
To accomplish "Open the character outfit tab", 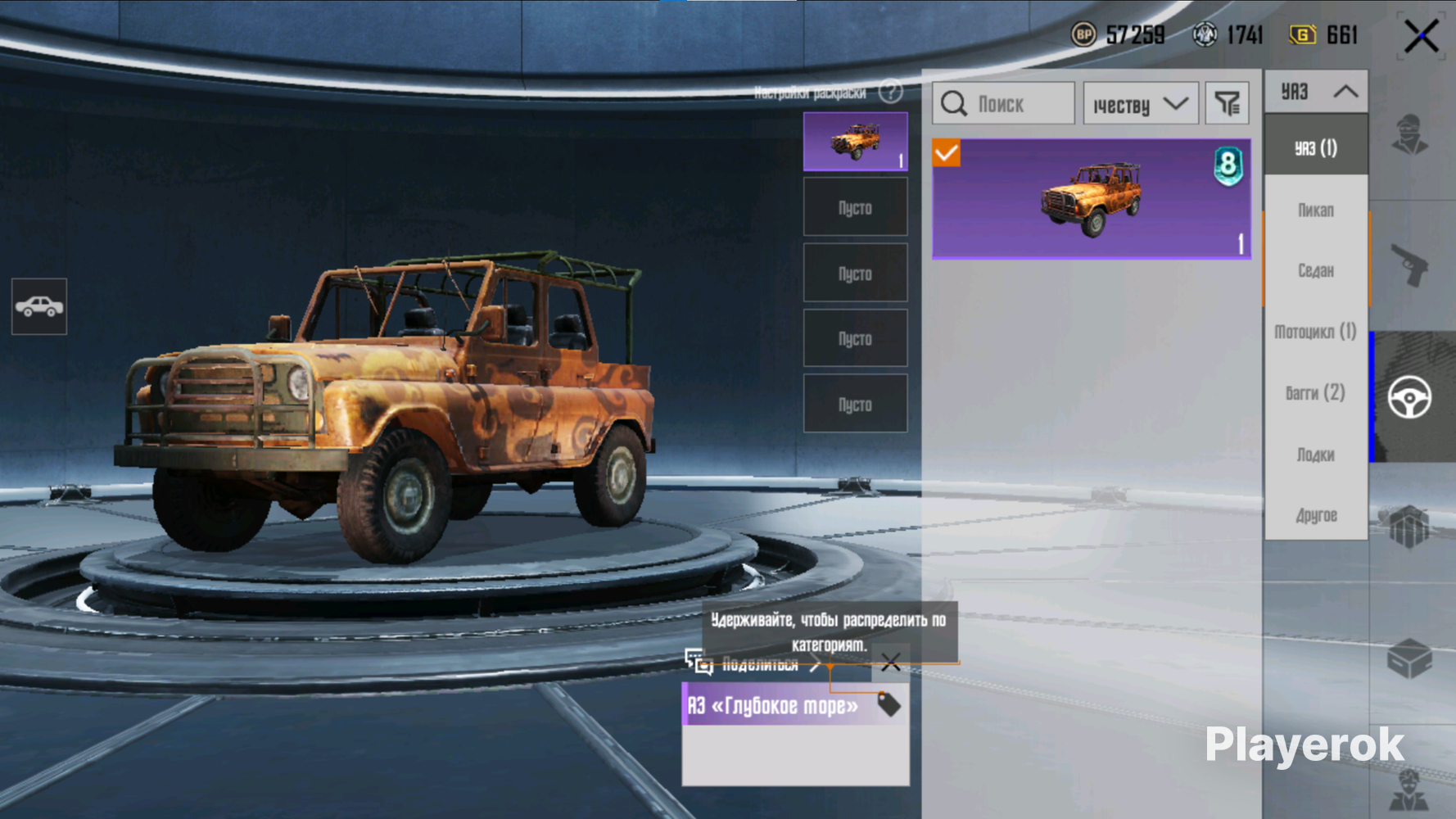I will click(x=1409, y=135).
